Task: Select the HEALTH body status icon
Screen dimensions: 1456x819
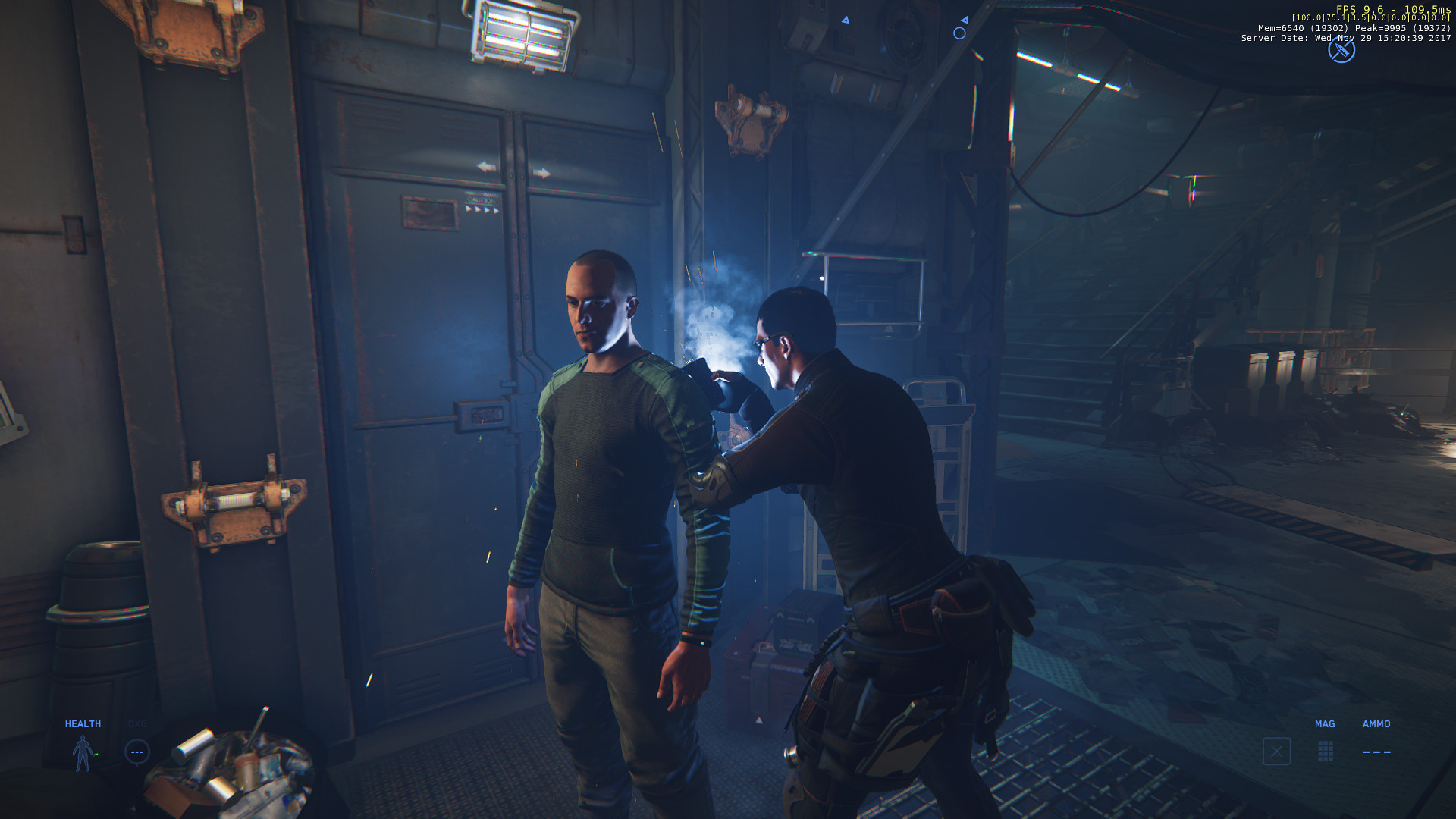Action: pyautogui.click(x=83, y=752)
